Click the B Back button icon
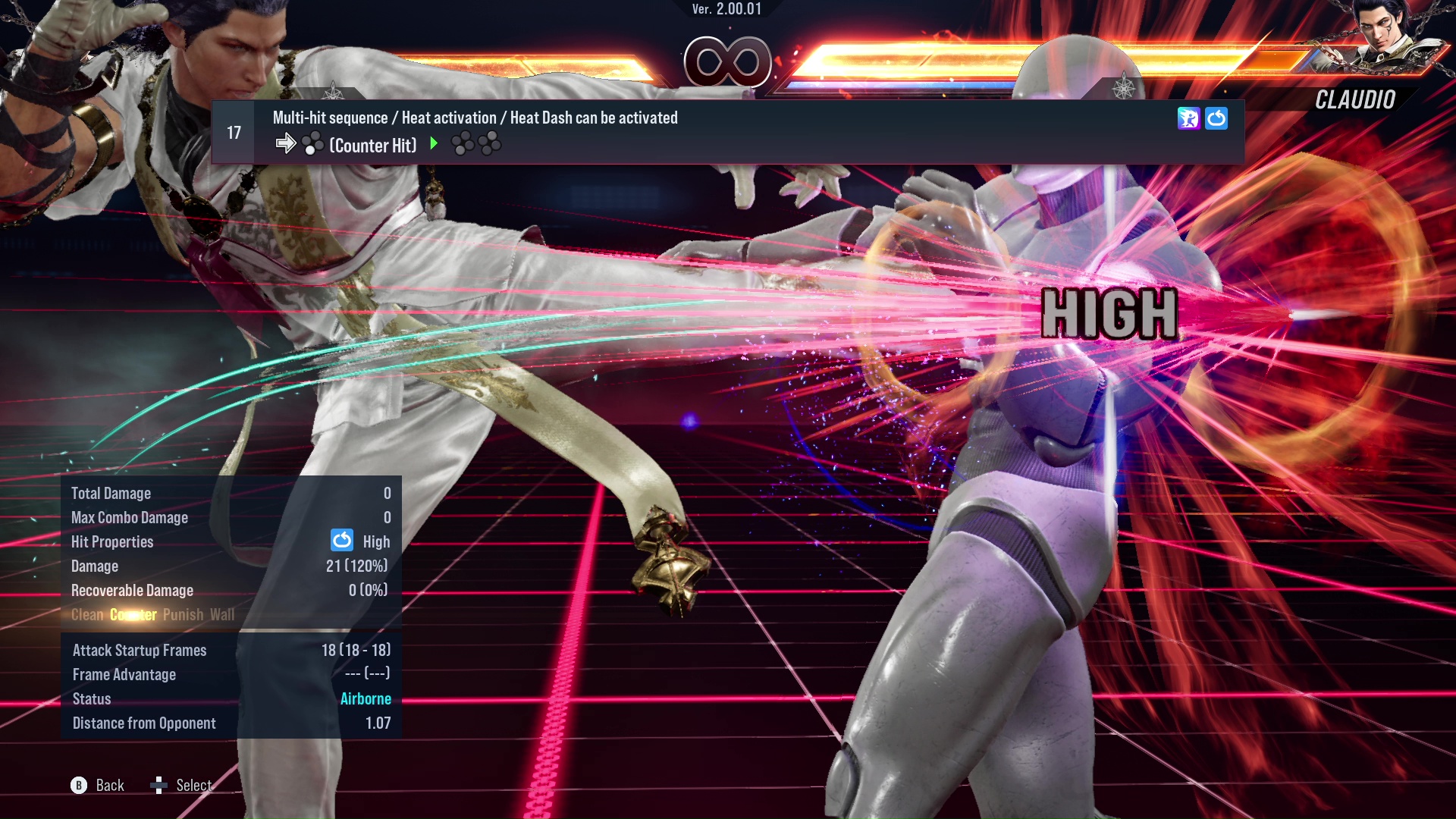 click(79, 786)
